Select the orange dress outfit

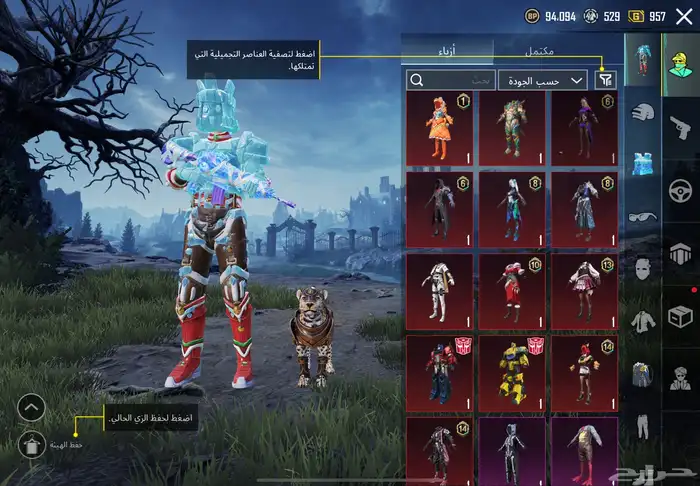tap(439, 128)
